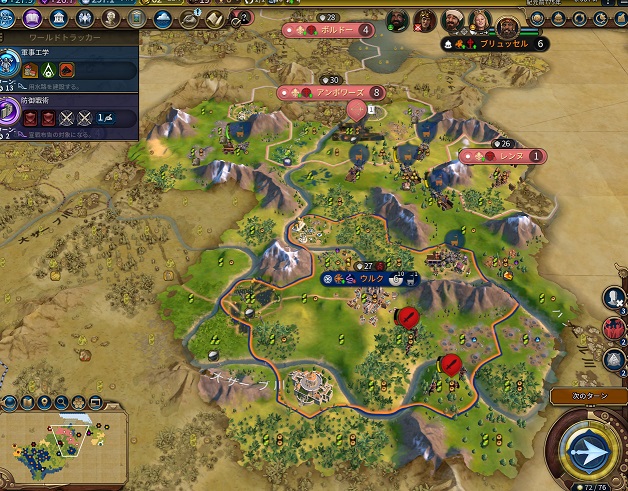This screenshot has width=628, height=491.
Task: Open the minimap view
Action: pyautogui.click(x=60, y=450)
